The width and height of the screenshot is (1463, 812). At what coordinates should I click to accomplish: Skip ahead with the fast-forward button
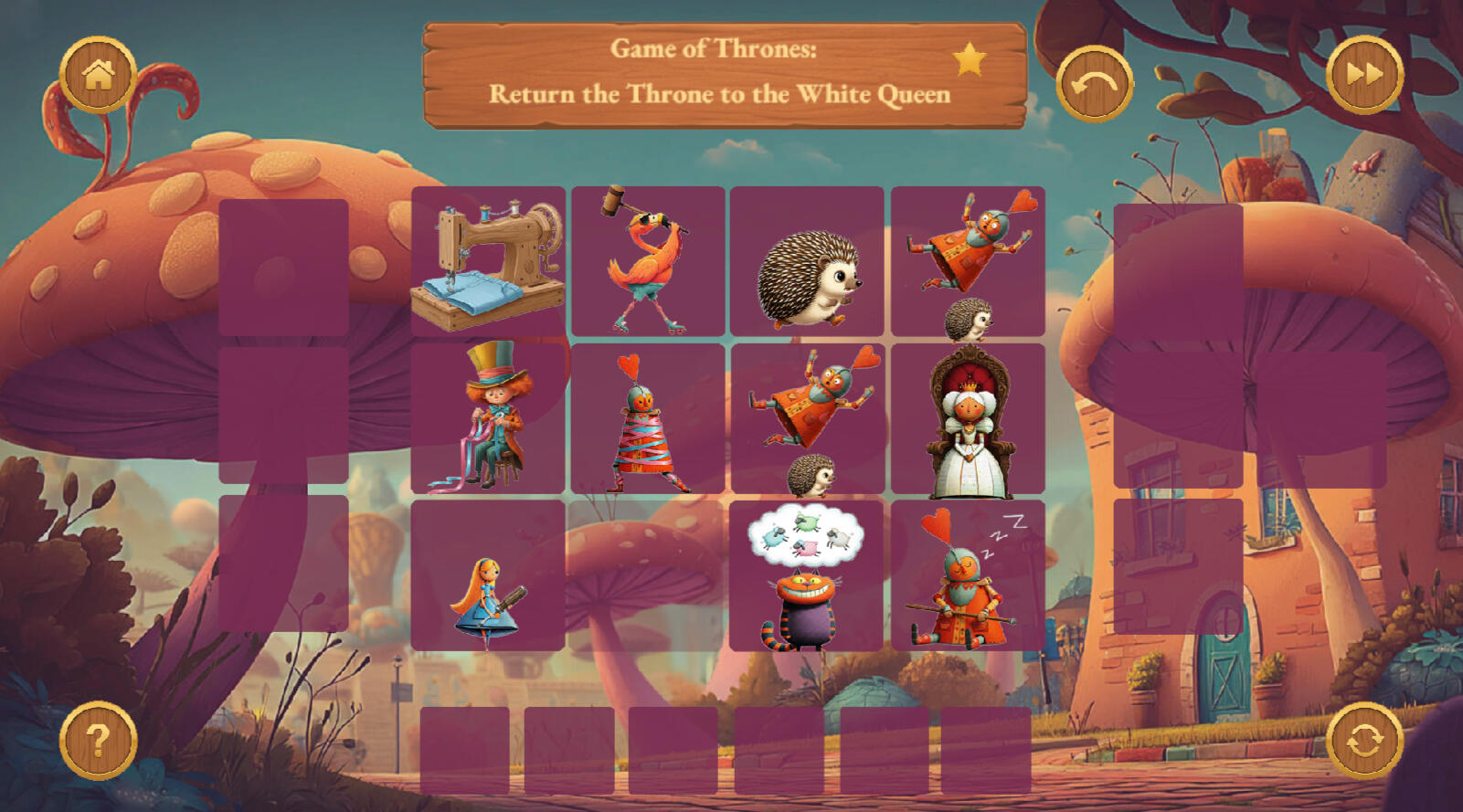(x=1364, y=75)
